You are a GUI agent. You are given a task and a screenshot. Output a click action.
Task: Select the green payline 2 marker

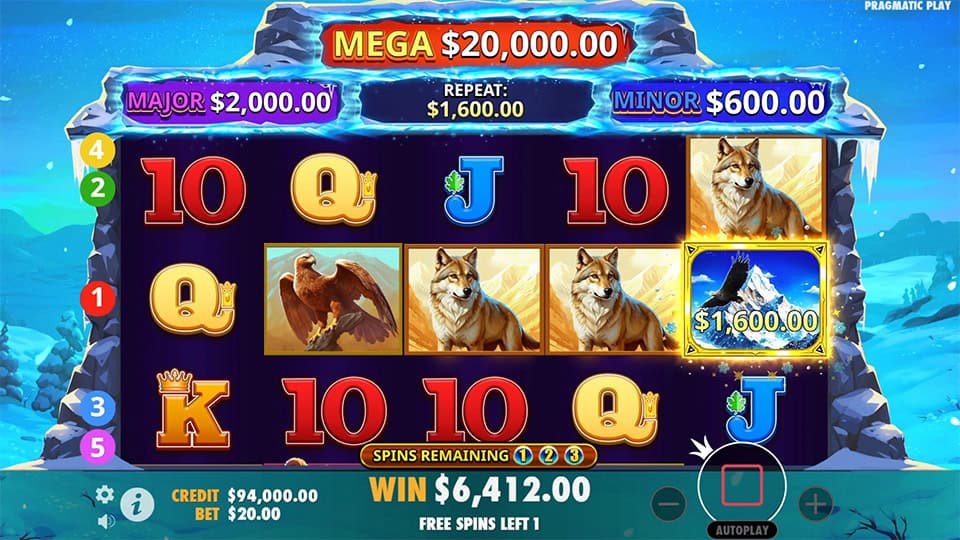pyautogui.click(x=98, y=187)
